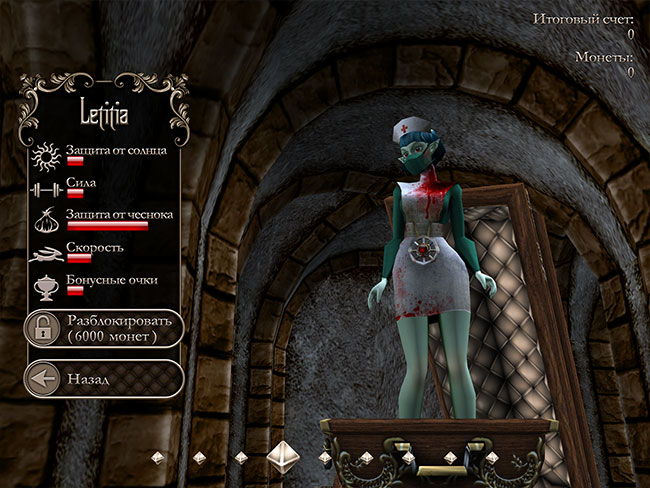650x488 pixels.
Task: Unlock Letitia for 6000 coins
Action: point(104,328)
